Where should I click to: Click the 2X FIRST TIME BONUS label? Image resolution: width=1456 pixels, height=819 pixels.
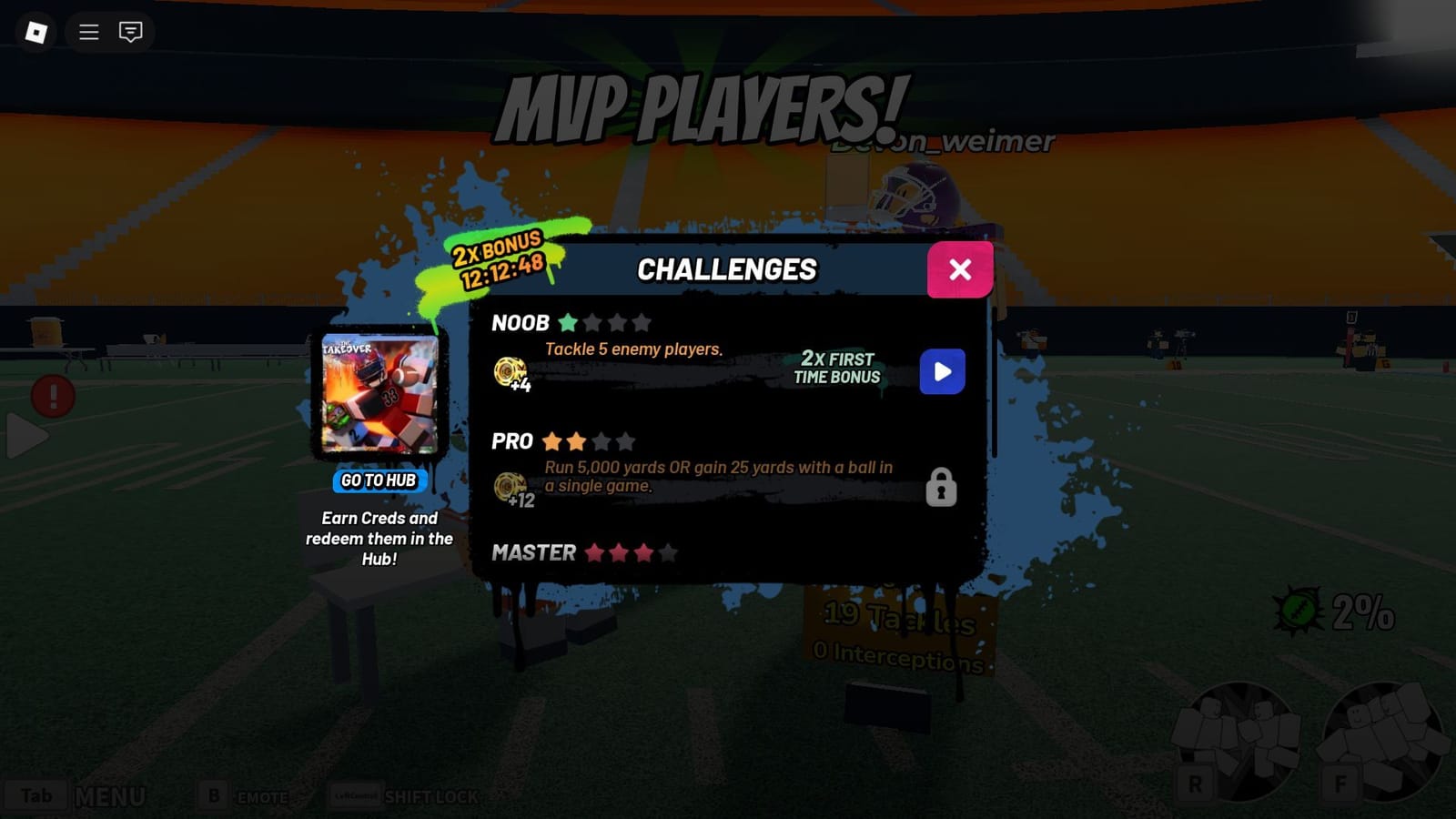836,368
